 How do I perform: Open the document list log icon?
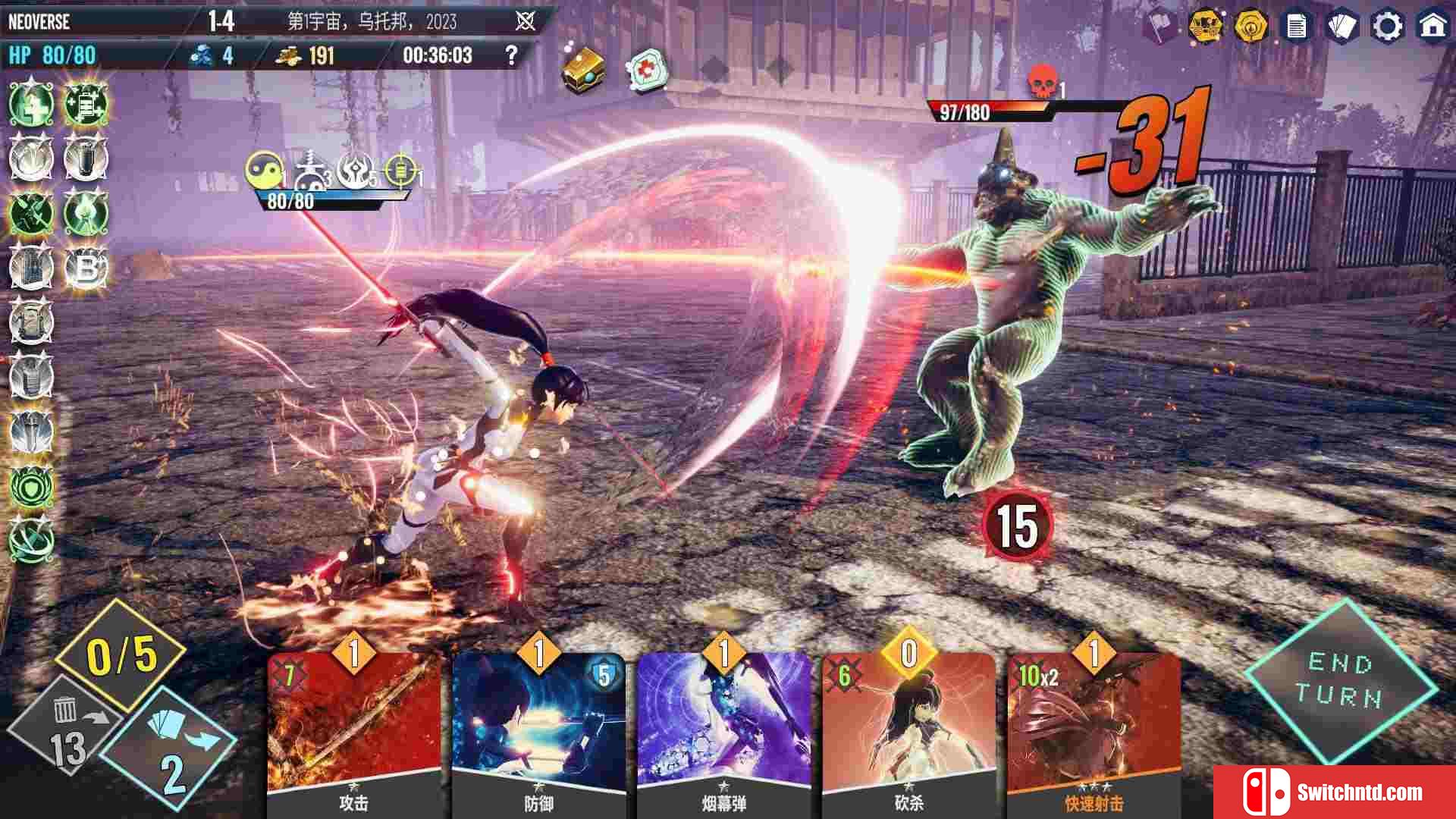(x=1296, y=27)
